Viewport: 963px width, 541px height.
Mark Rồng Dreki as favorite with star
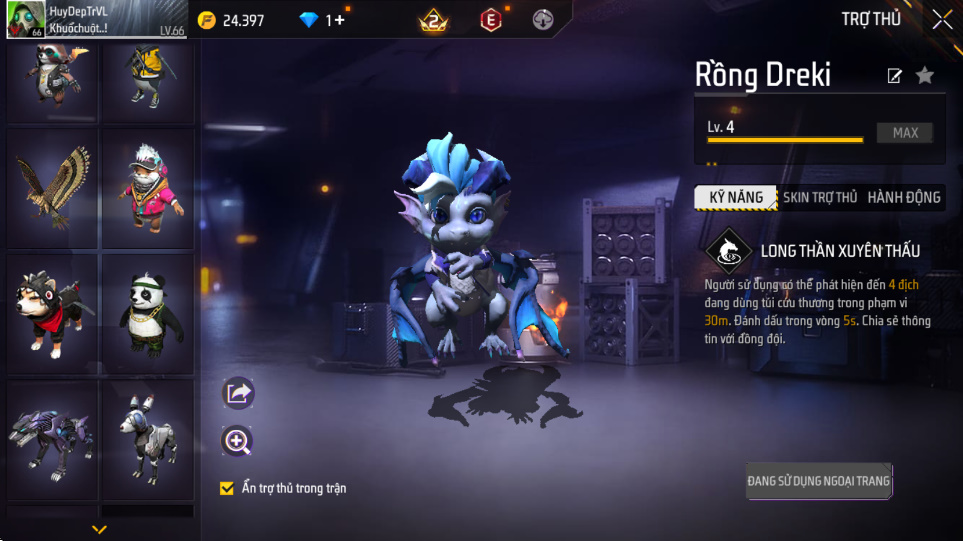click(925, 75)
